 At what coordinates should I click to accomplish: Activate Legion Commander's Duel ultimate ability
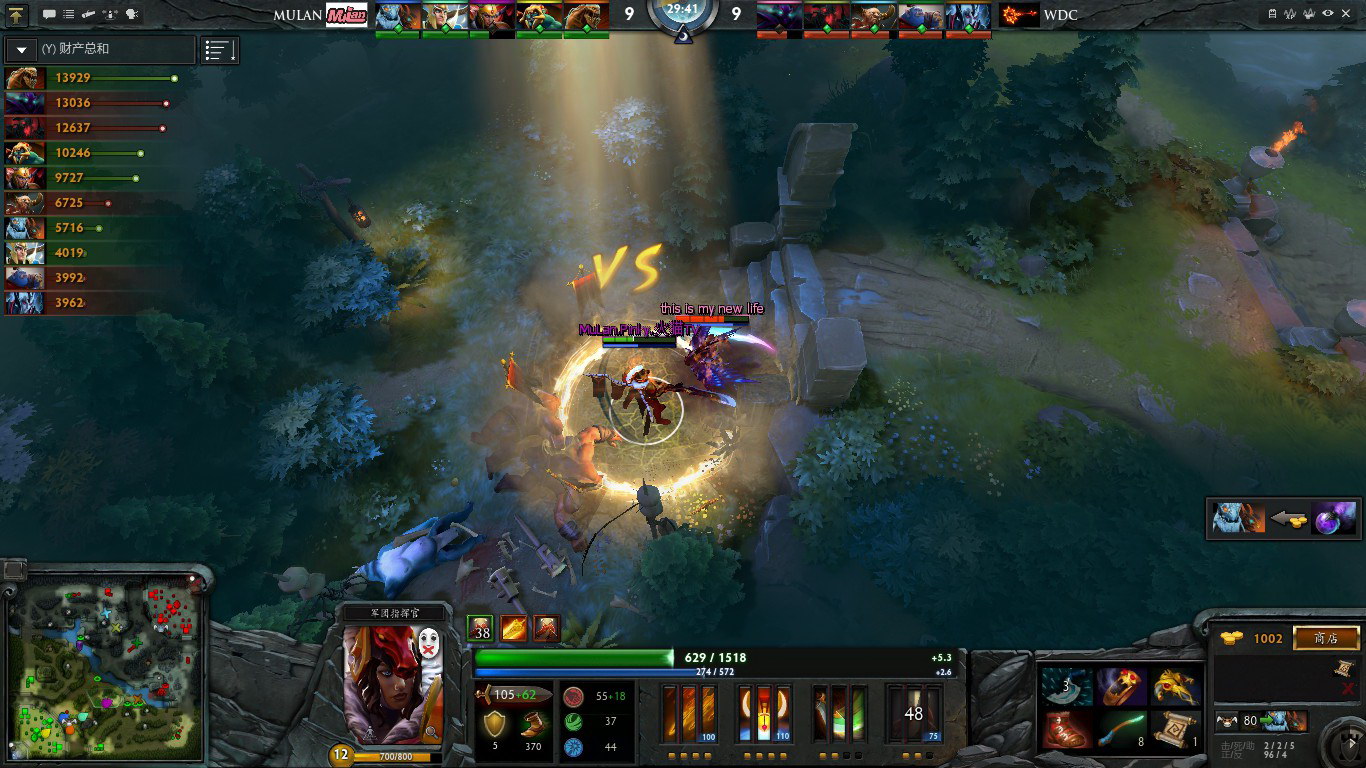(913, 714)
